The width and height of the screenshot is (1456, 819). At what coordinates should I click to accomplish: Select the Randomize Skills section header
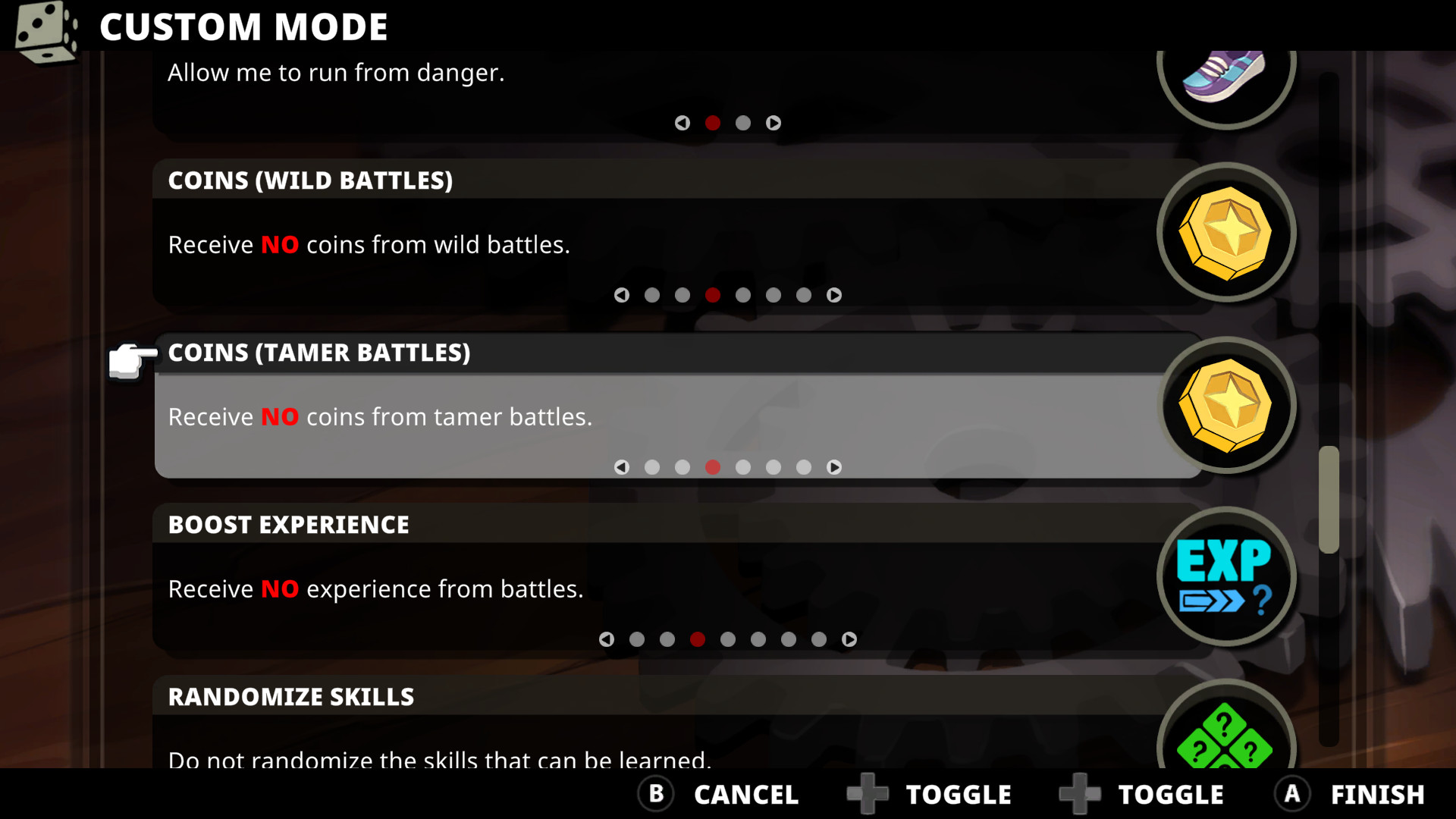click(291, 696)
